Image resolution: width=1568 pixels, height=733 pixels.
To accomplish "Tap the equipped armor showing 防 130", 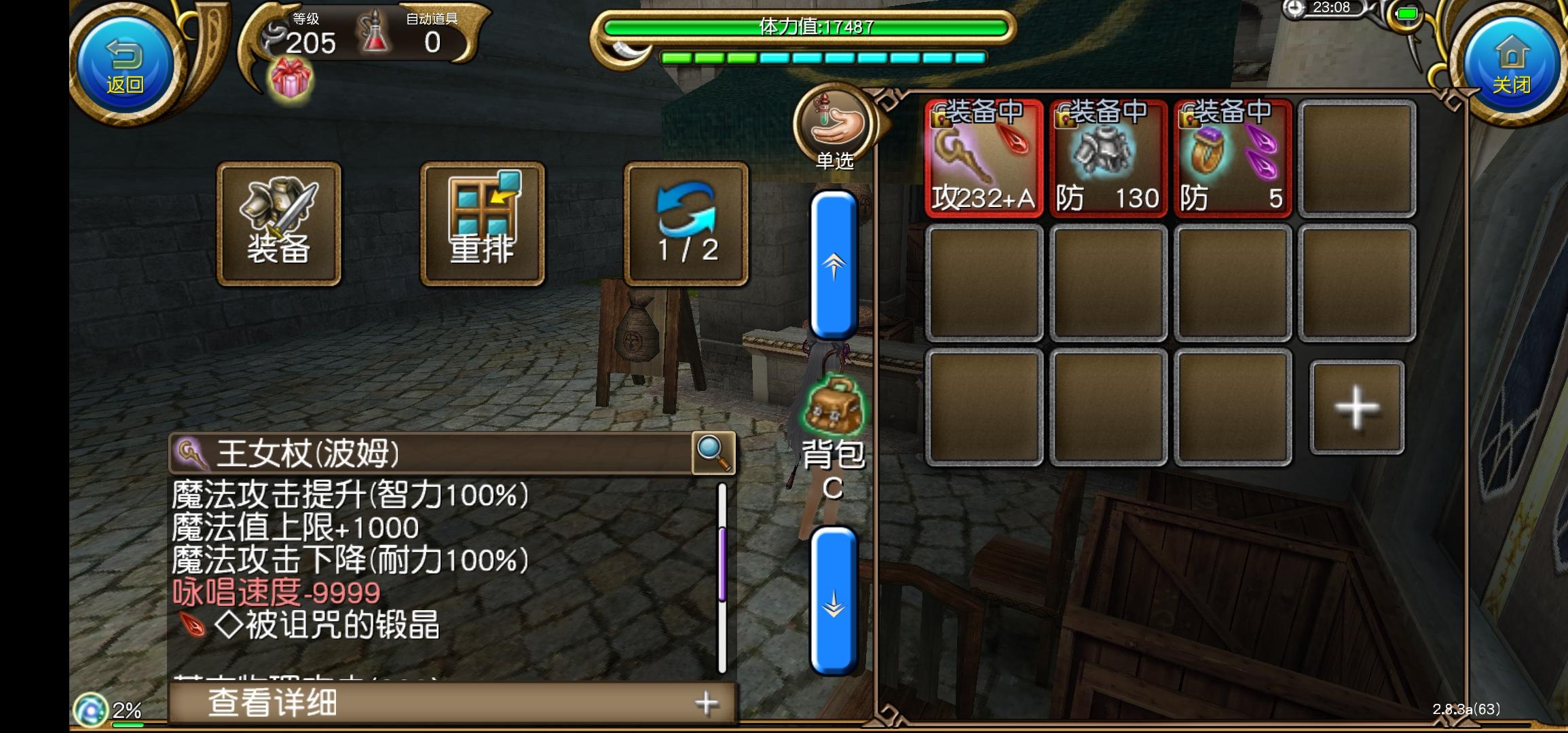I will 1106,159.
